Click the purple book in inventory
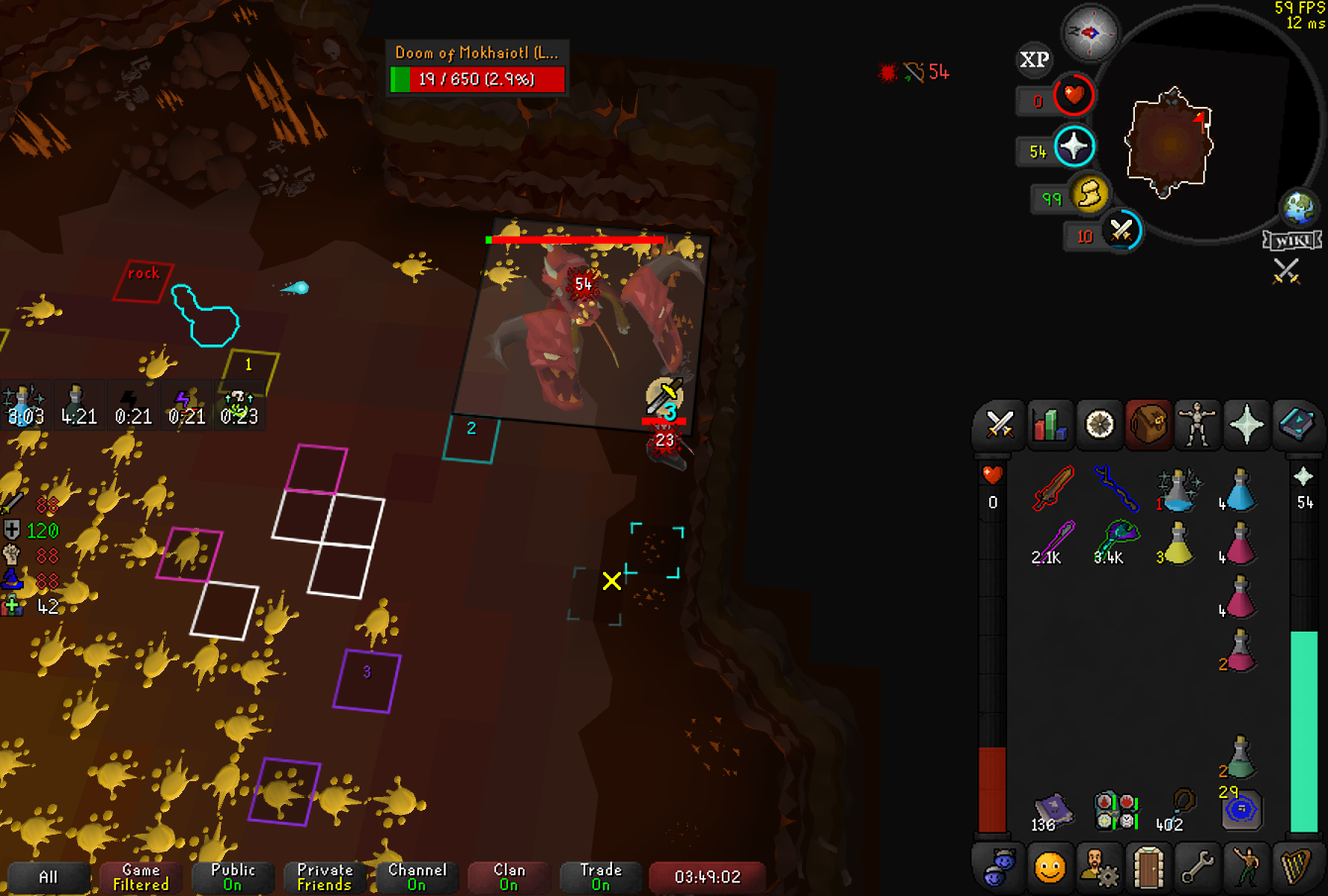Viewport: 1328px width, 896px height. (x=1053, y=809)
